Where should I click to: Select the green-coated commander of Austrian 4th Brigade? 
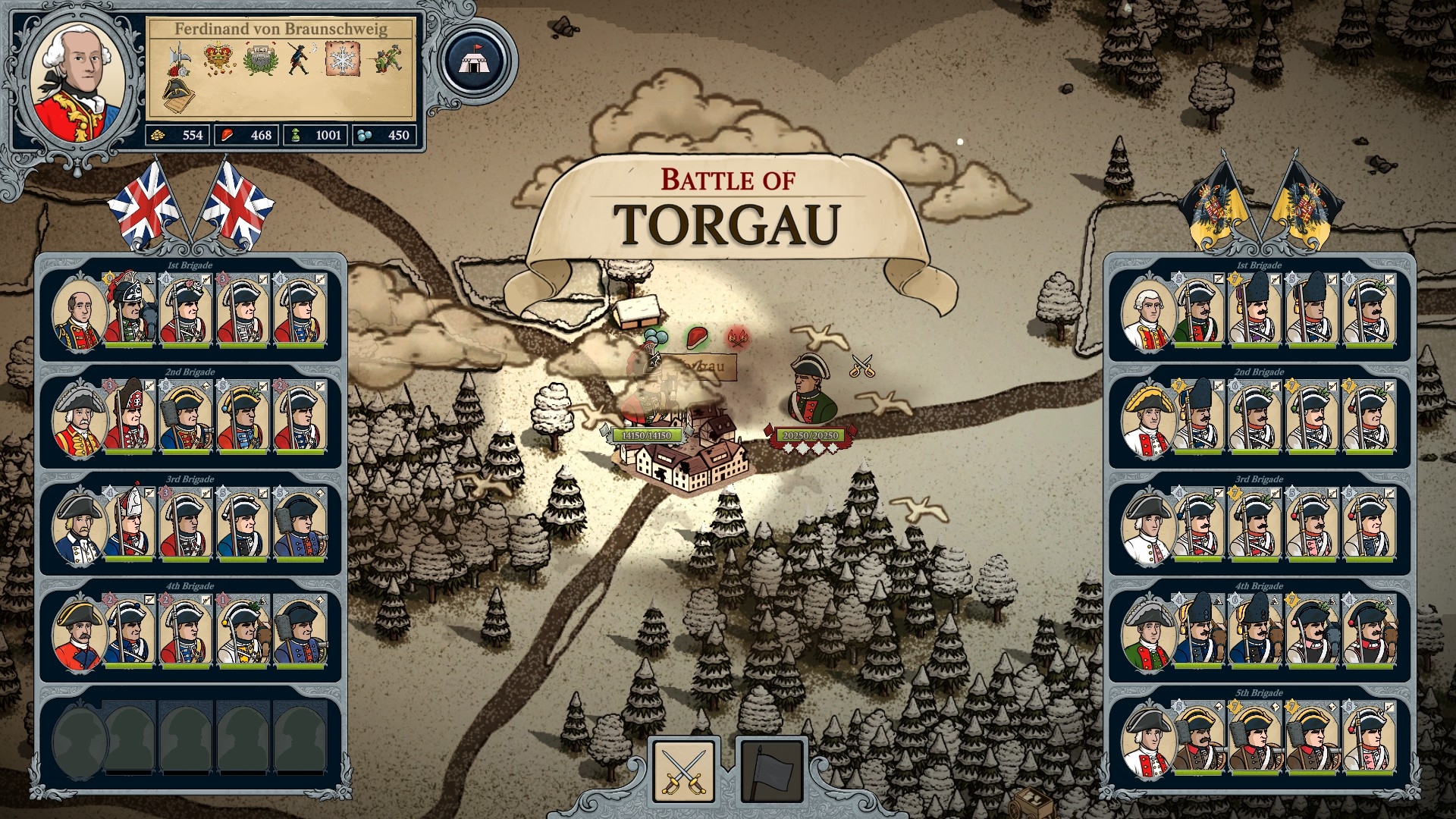pyautogui.click(x=1148, y=634)
